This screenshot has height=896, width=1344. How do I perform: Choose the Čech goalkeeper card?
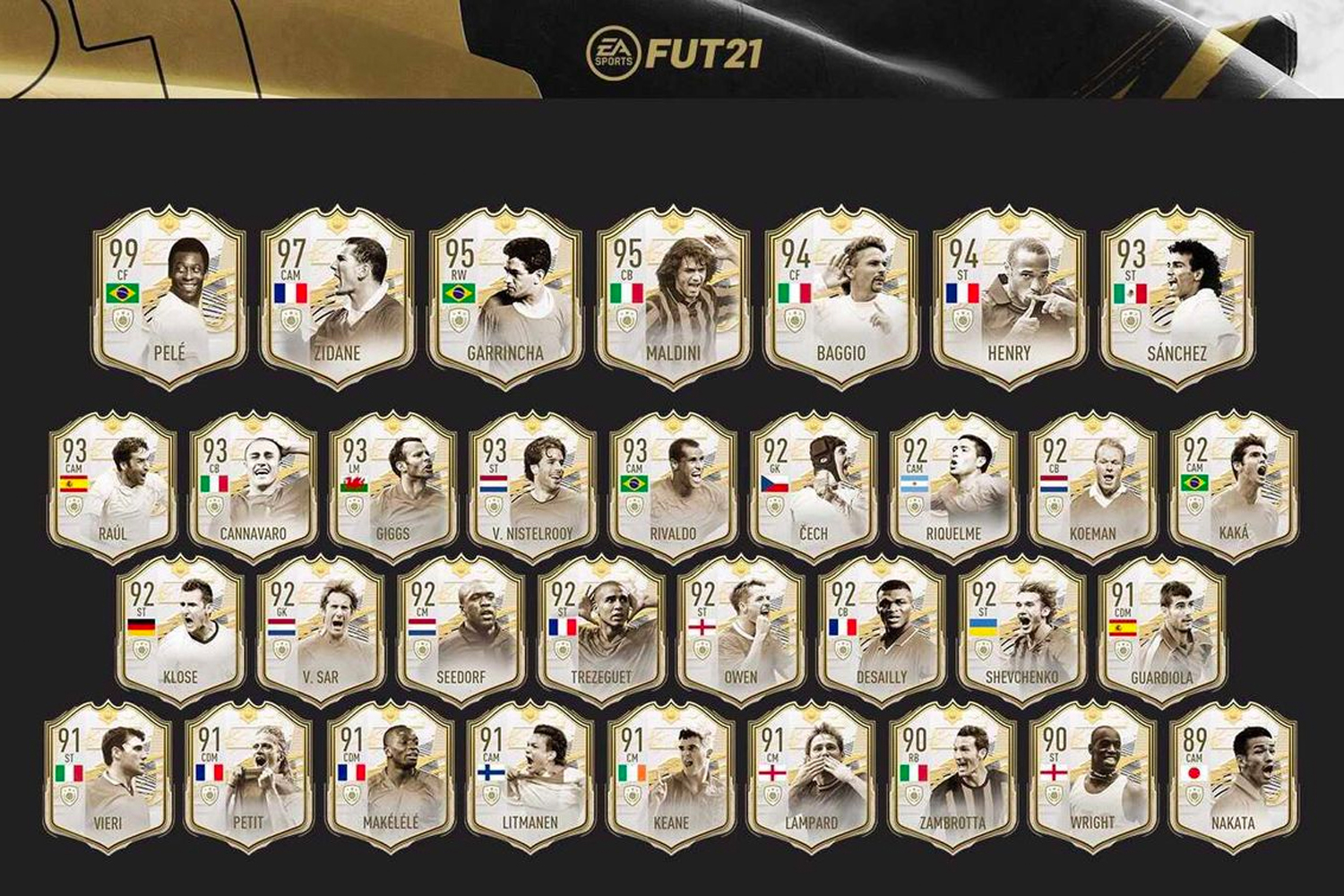coord(813,488)
